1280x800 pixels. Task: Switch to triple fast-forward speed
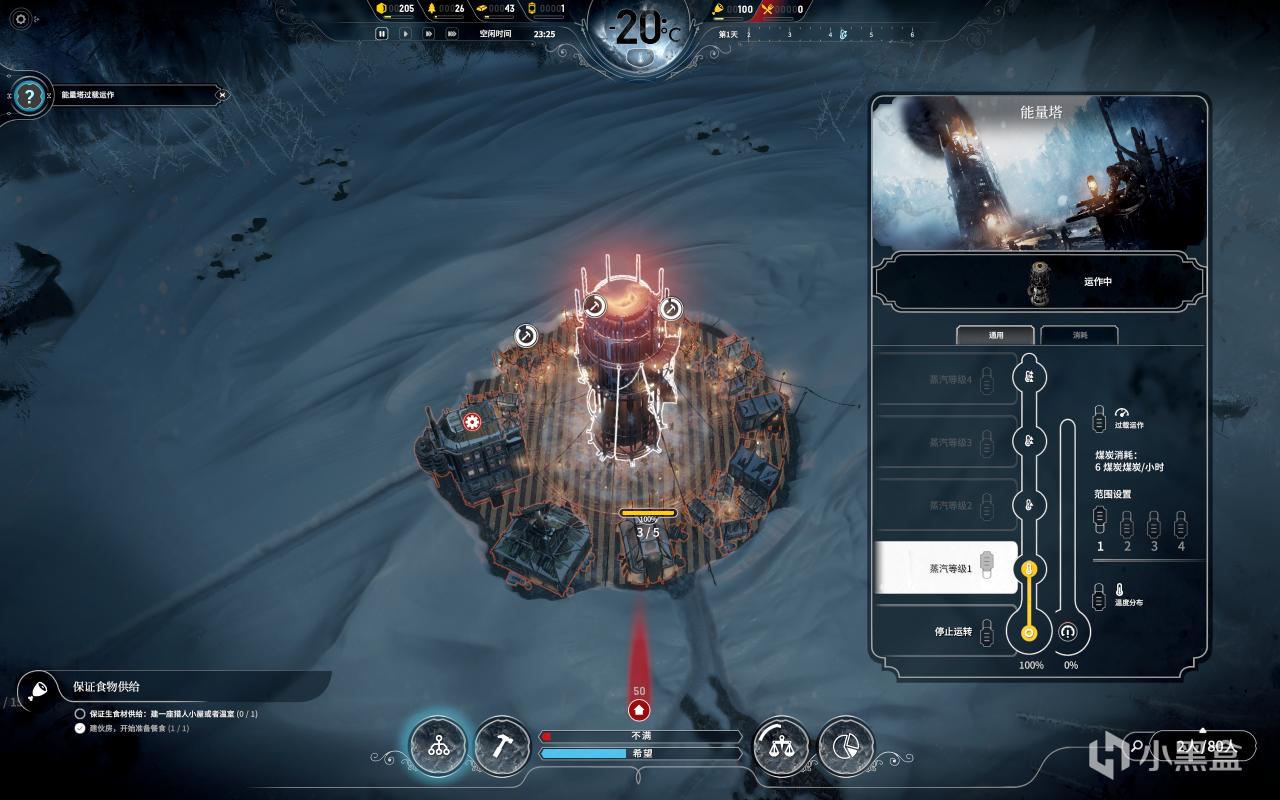[x=452, y=33]
